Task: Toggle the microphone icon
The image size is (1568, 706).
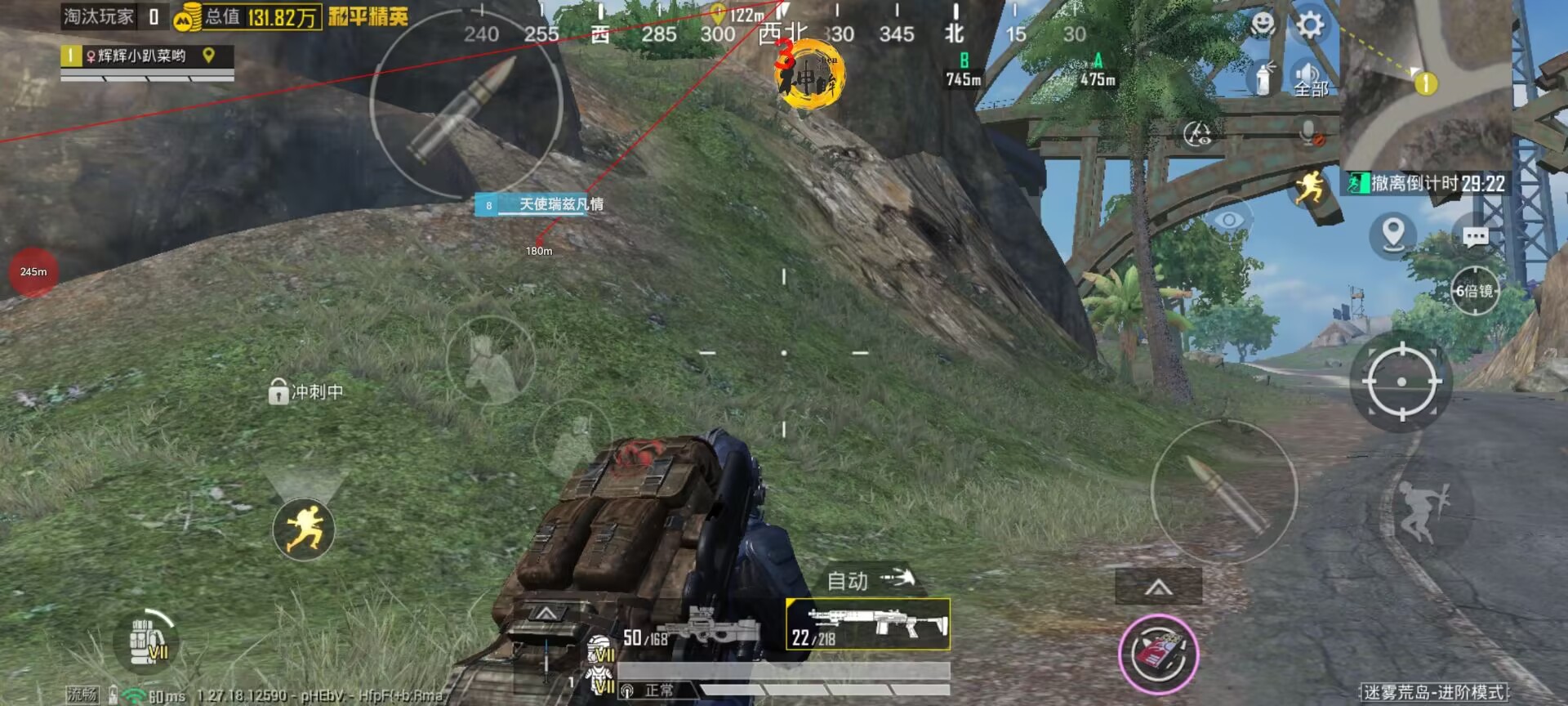Action: coord(1311,132)
